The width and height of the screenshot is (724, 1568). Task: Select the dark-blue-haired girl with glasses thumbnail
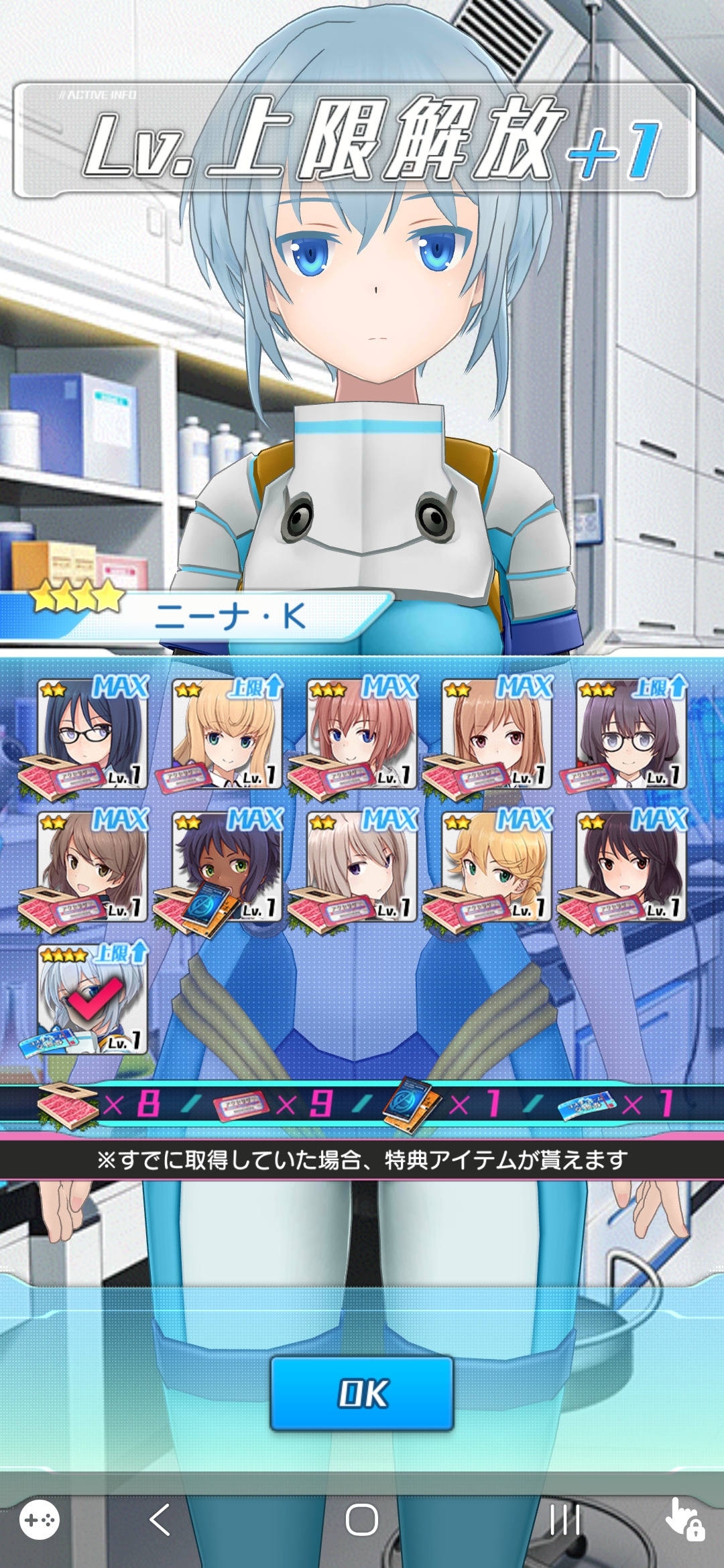tap(92, 734)
